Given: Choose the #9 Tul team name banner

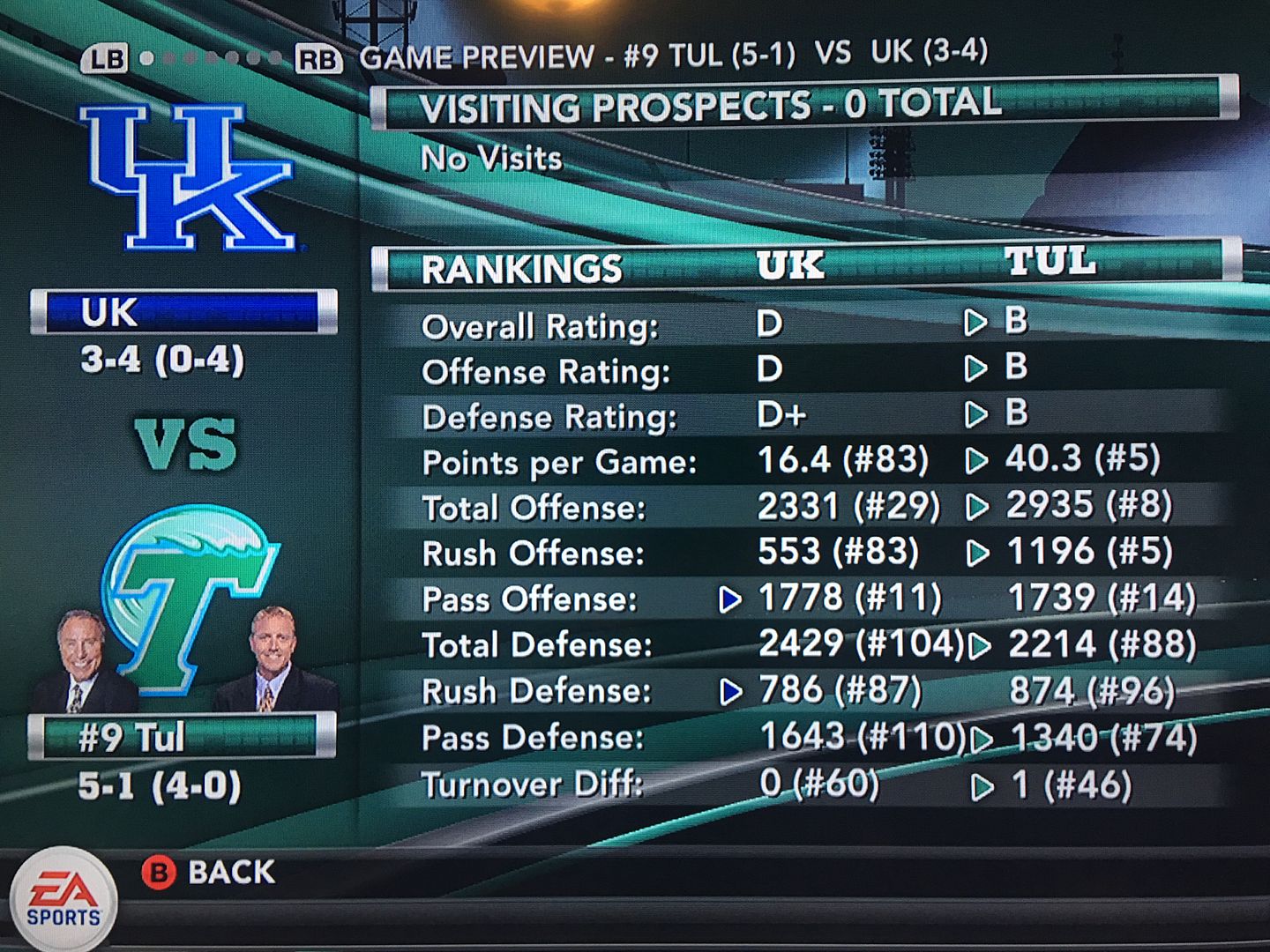Looking at the screenshot, I should [182, 737].
